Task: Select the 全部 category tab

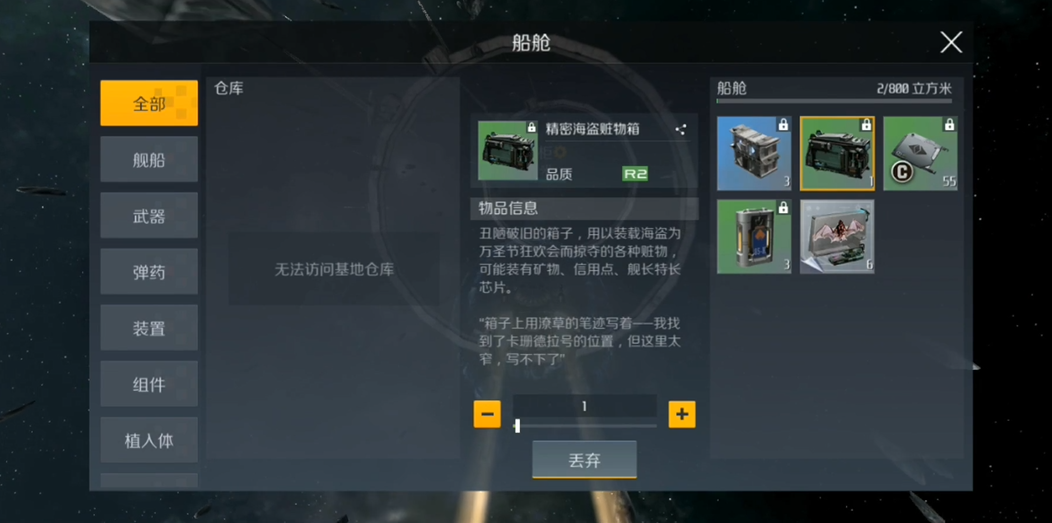Action: point(149,103)
